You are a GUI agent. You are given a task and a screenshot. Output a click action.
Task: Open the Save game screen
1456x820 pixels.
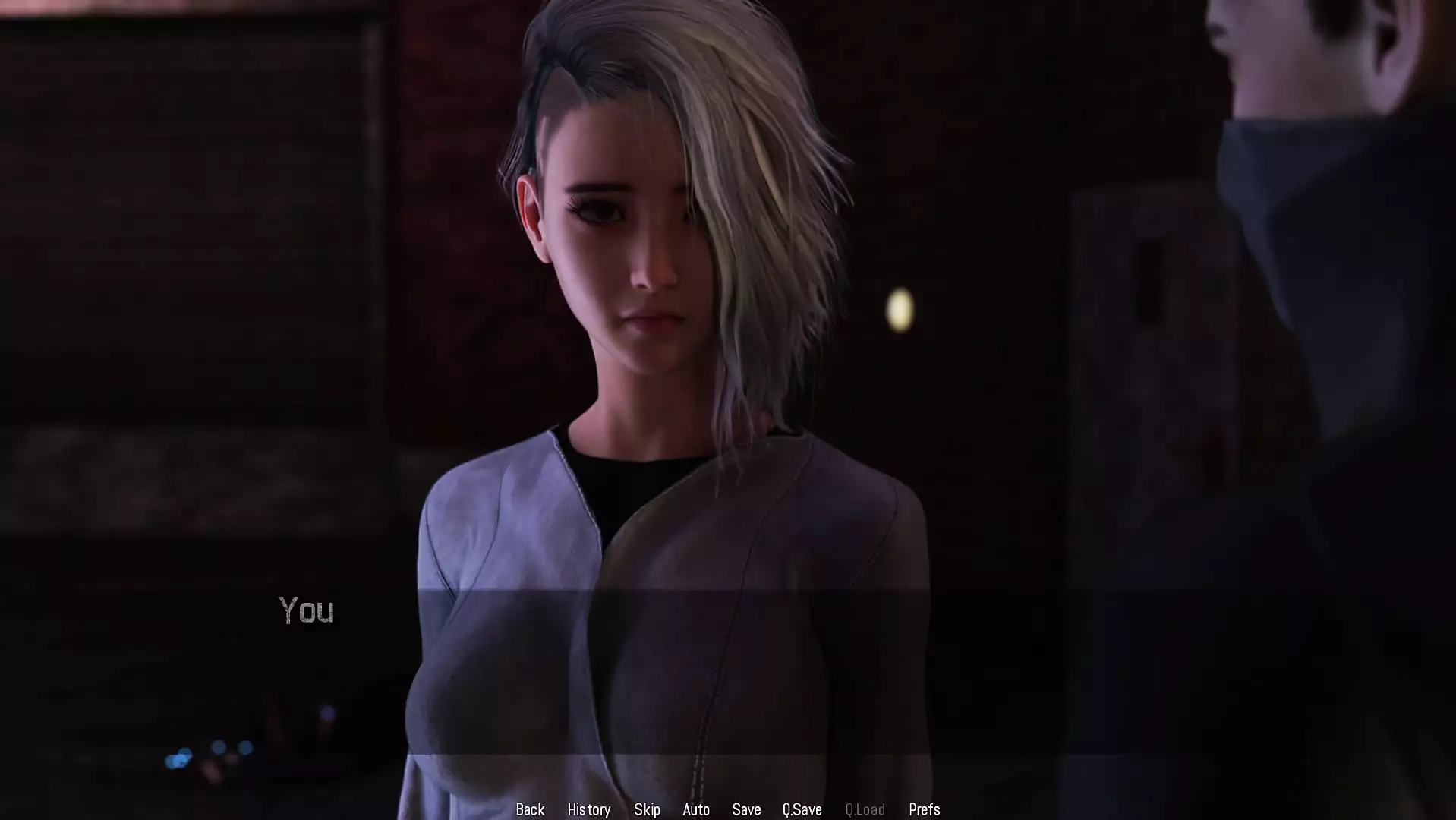746,809
